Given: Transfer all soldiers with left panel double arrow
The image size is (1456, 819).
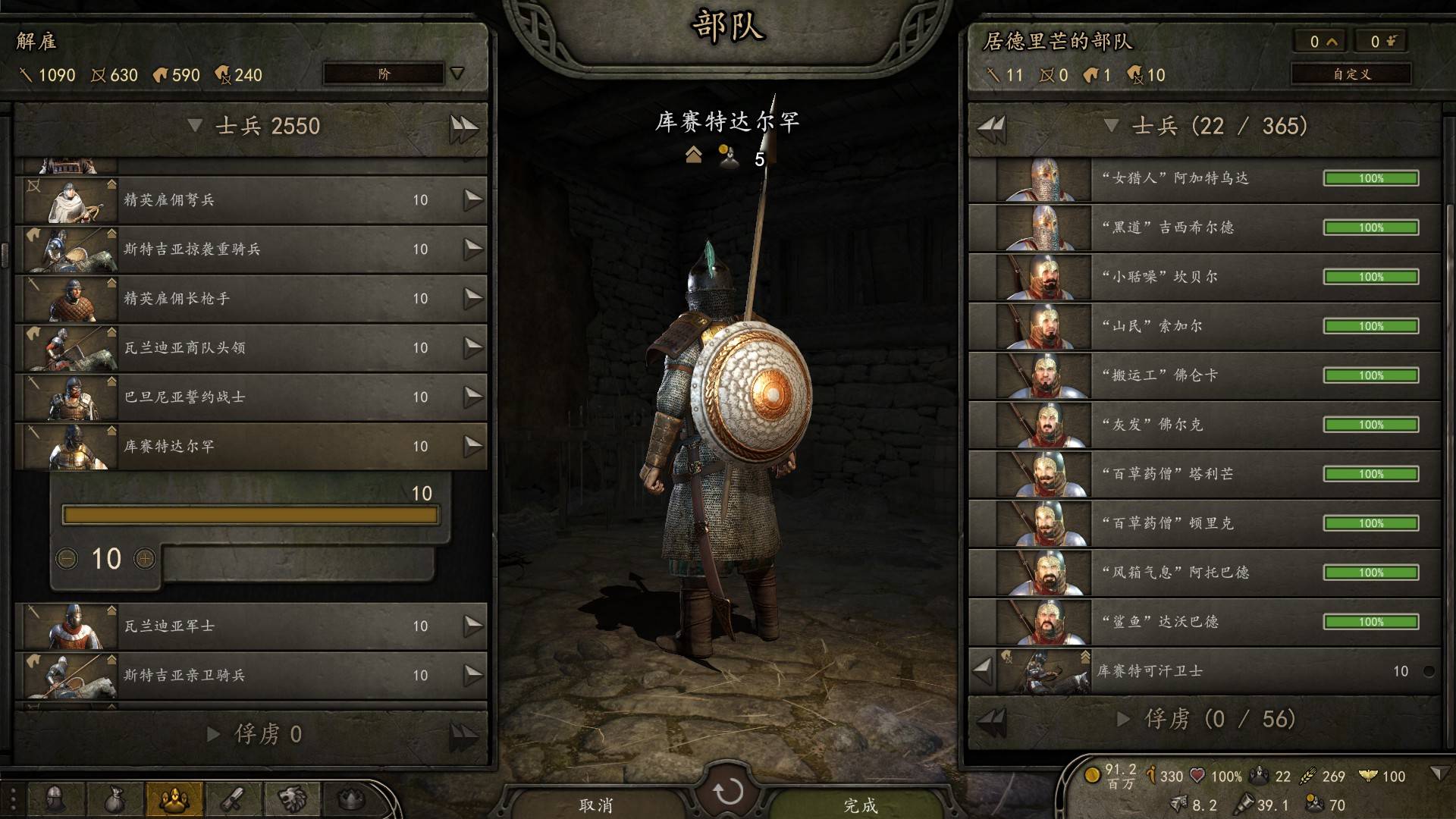Looking at the screenshot, I should [x=463, y=127].
